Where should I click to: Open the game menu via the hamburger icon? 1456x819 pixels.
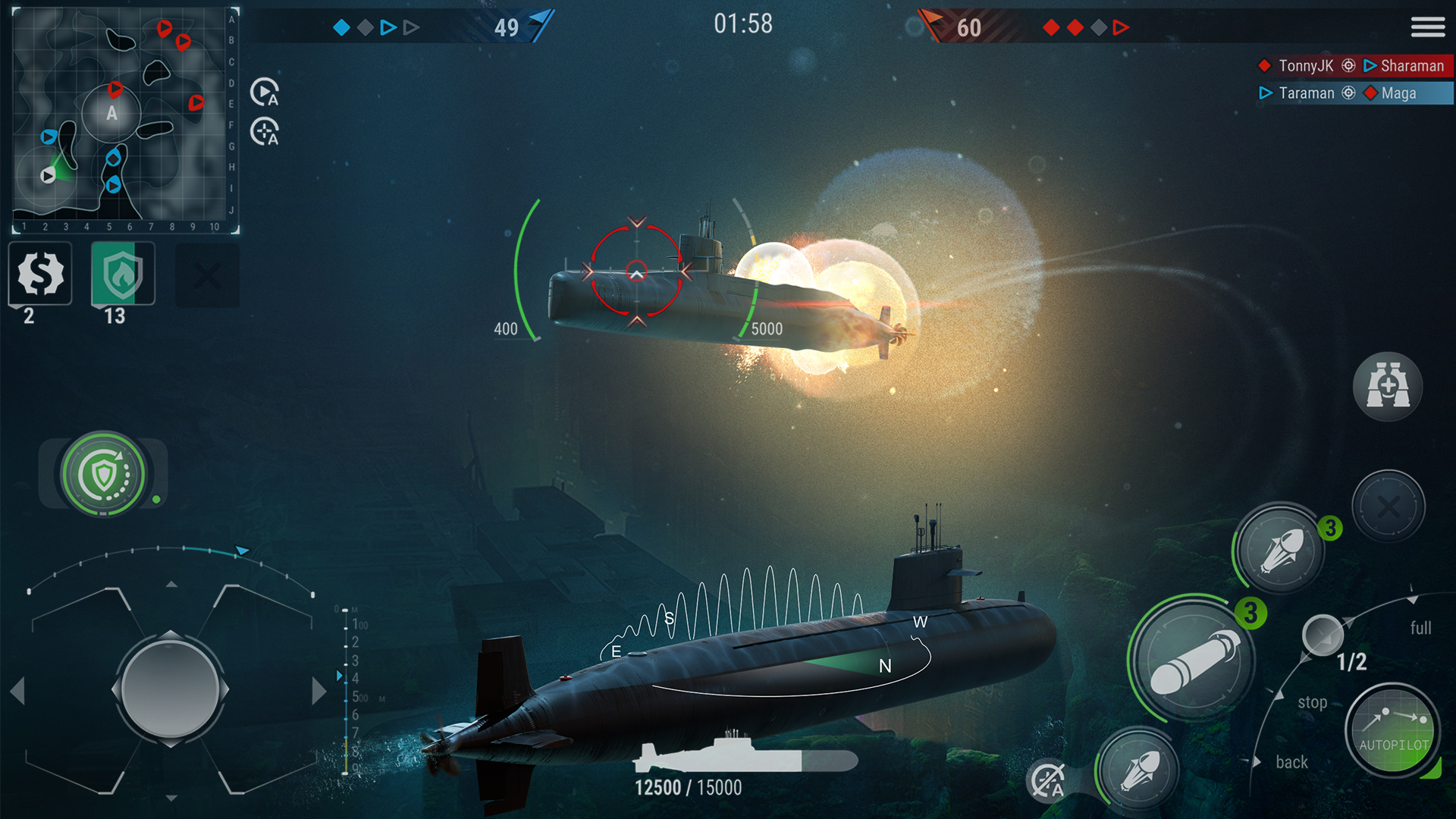point(1428,27)
